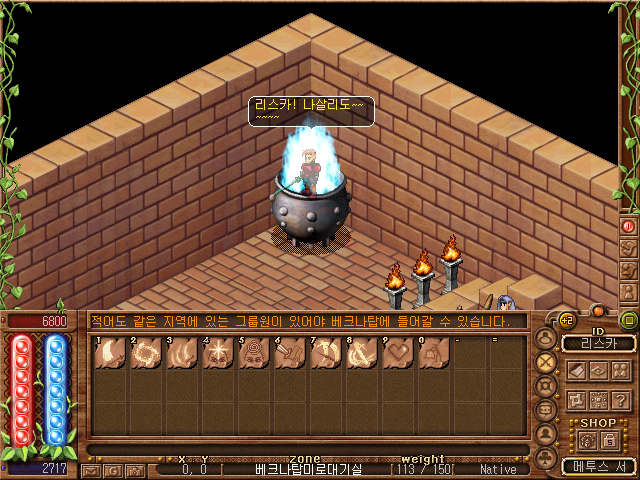
Task: Take a screenshot with the camera button
Action: click(134, 470)
